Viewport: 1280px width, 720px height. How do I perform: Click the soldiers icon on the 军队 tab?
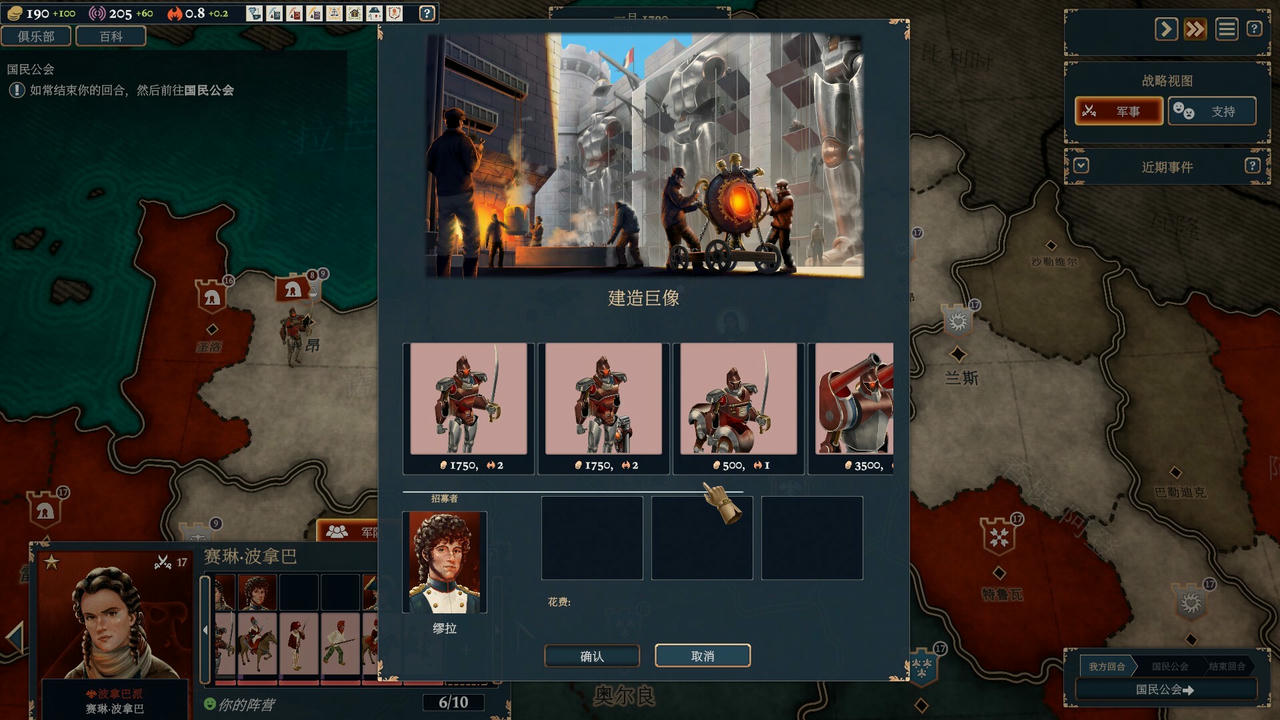click(x=337, y=530)
